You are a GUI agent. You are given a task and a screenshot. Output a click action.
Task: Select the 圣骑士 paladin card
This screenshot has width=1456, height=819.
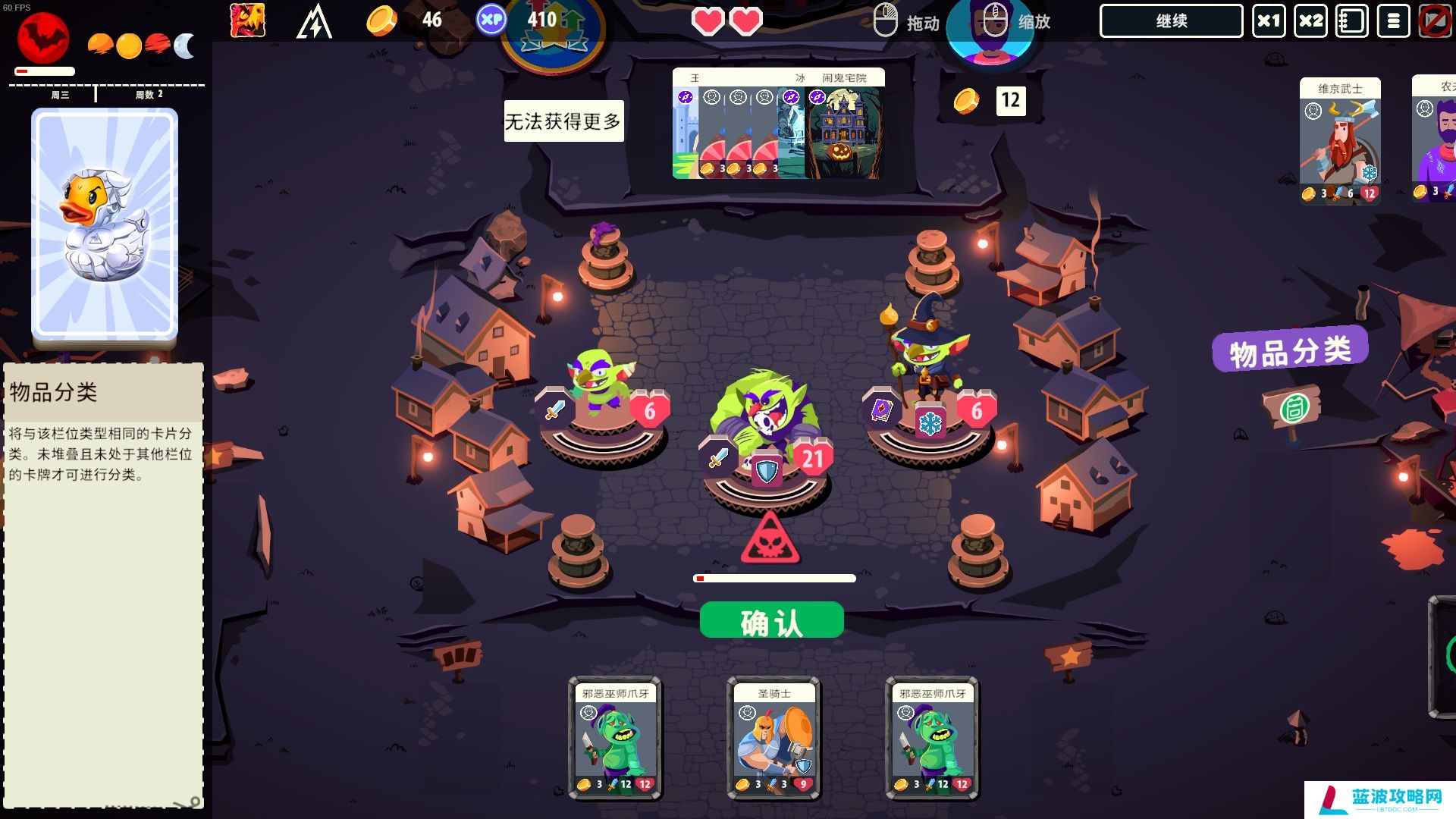[773, 738]
